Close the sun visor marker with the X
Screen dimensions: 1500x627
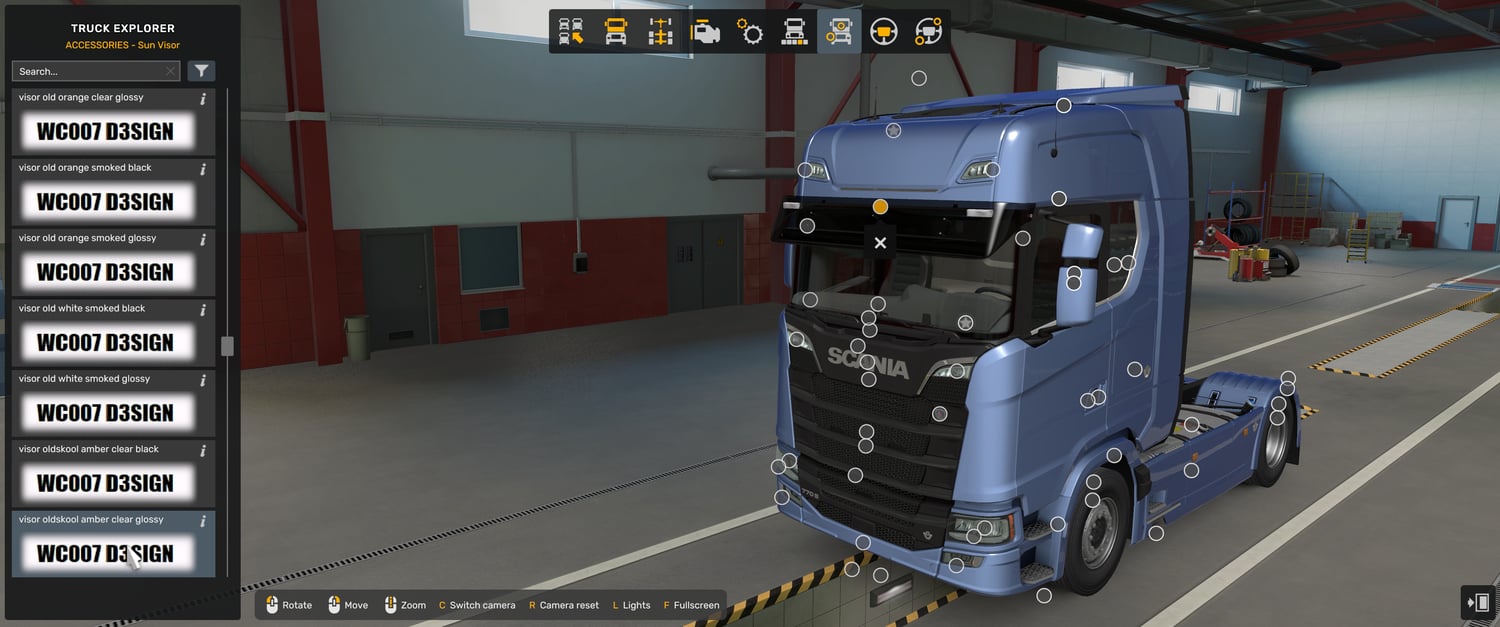click(880, 242)
